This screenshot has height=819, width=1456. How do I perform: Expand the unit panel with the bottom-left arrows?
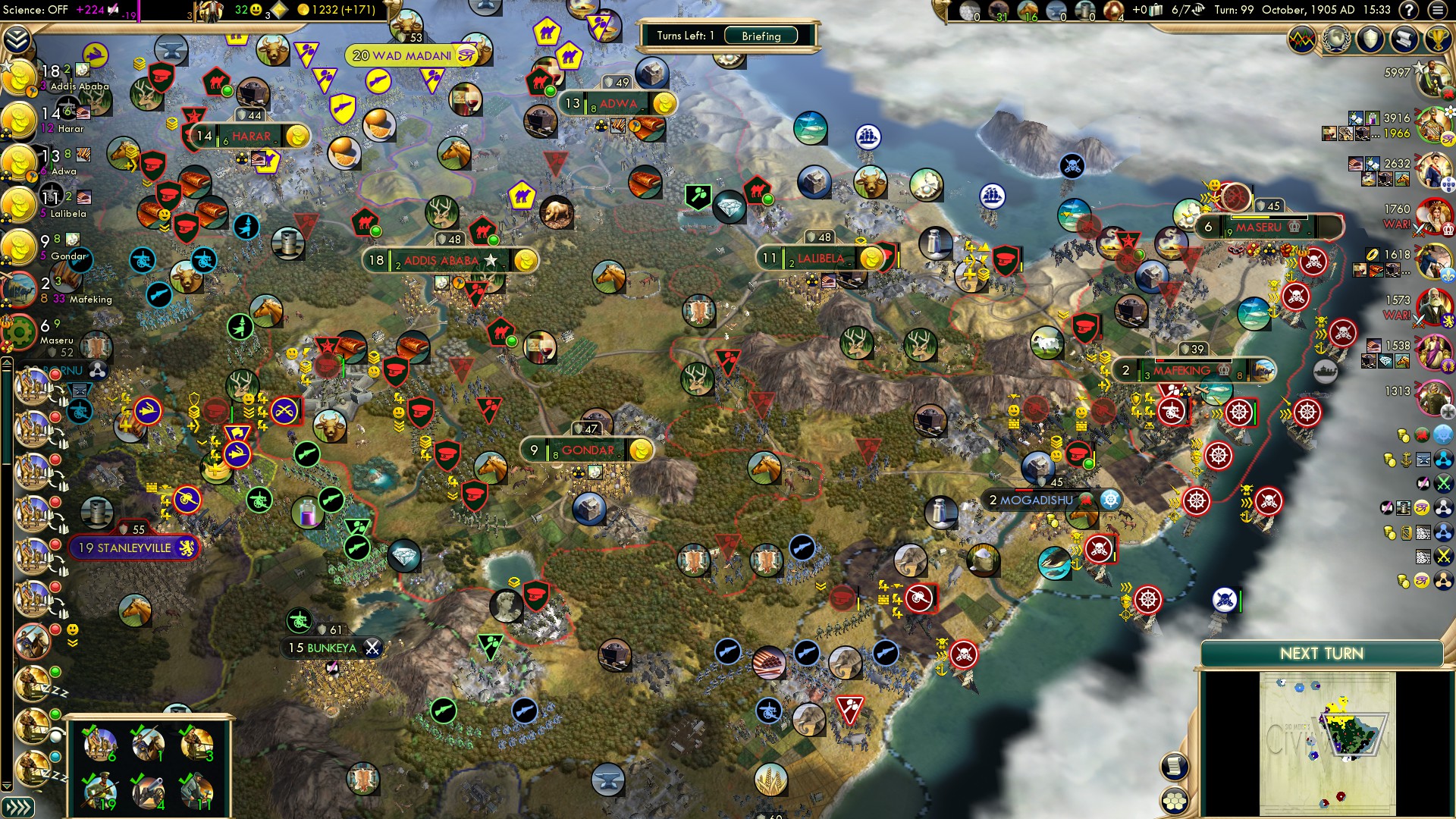pyautogui.click(x=19, y=808)
